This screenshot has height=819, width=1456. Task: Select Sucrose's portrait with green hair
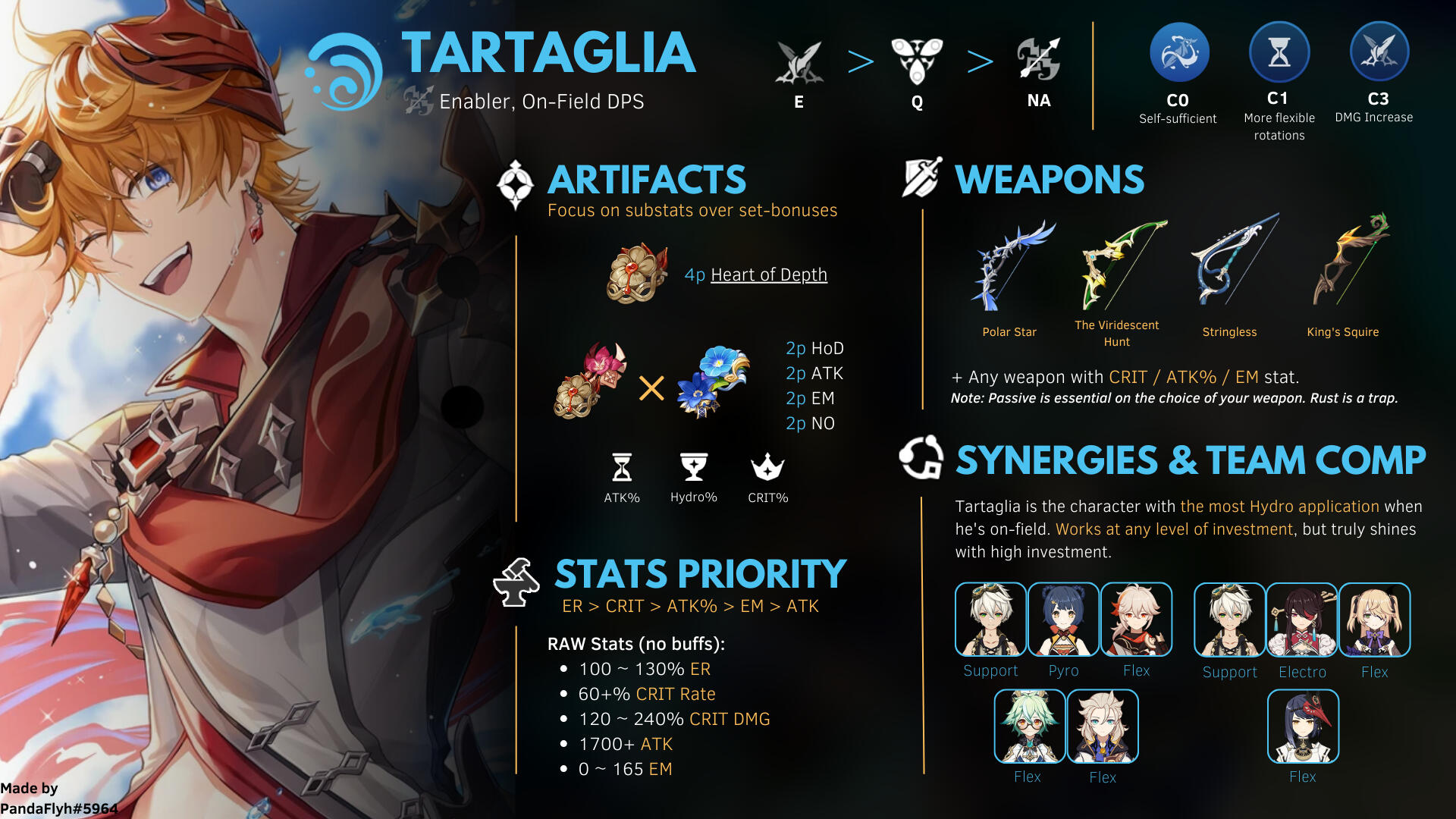(x=1029, y=726)
